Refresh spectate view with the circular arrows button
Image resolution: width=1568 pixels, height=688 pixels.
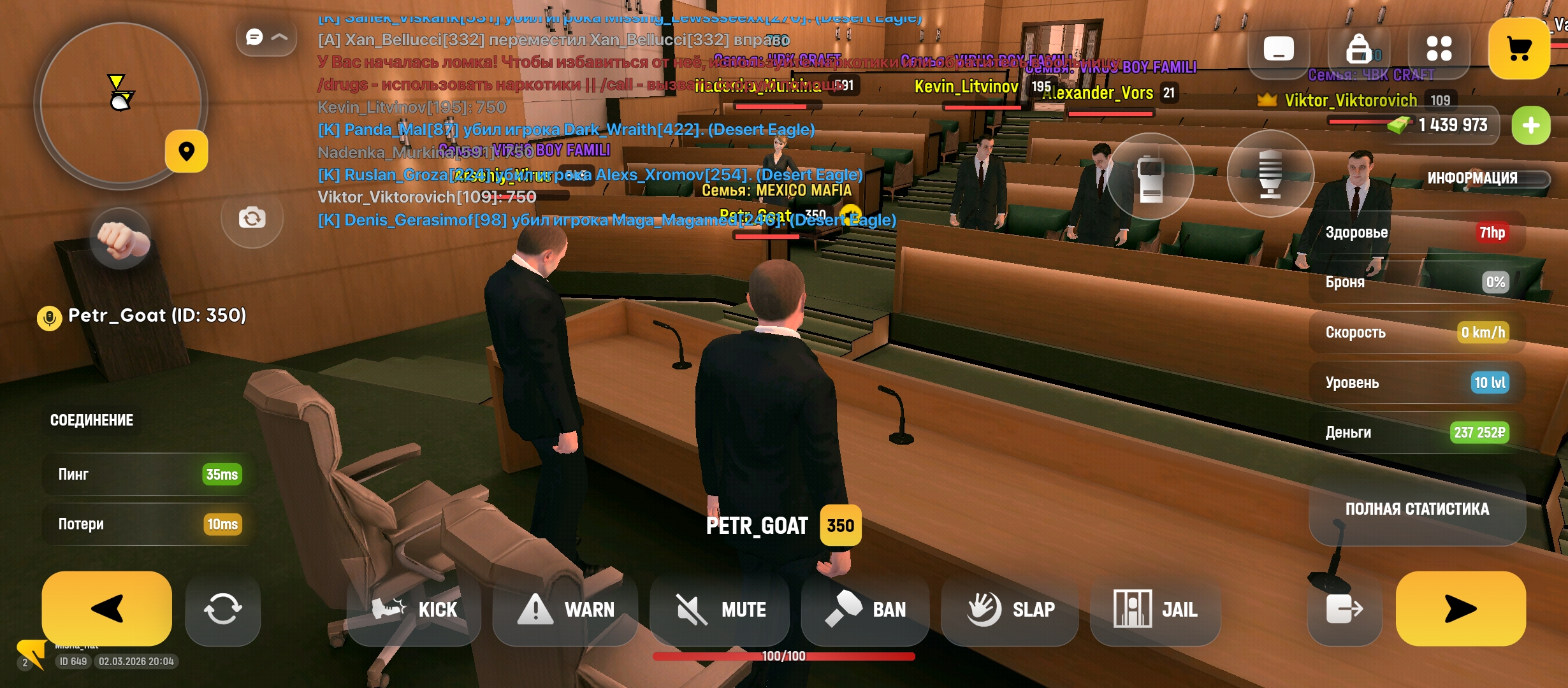222,610
